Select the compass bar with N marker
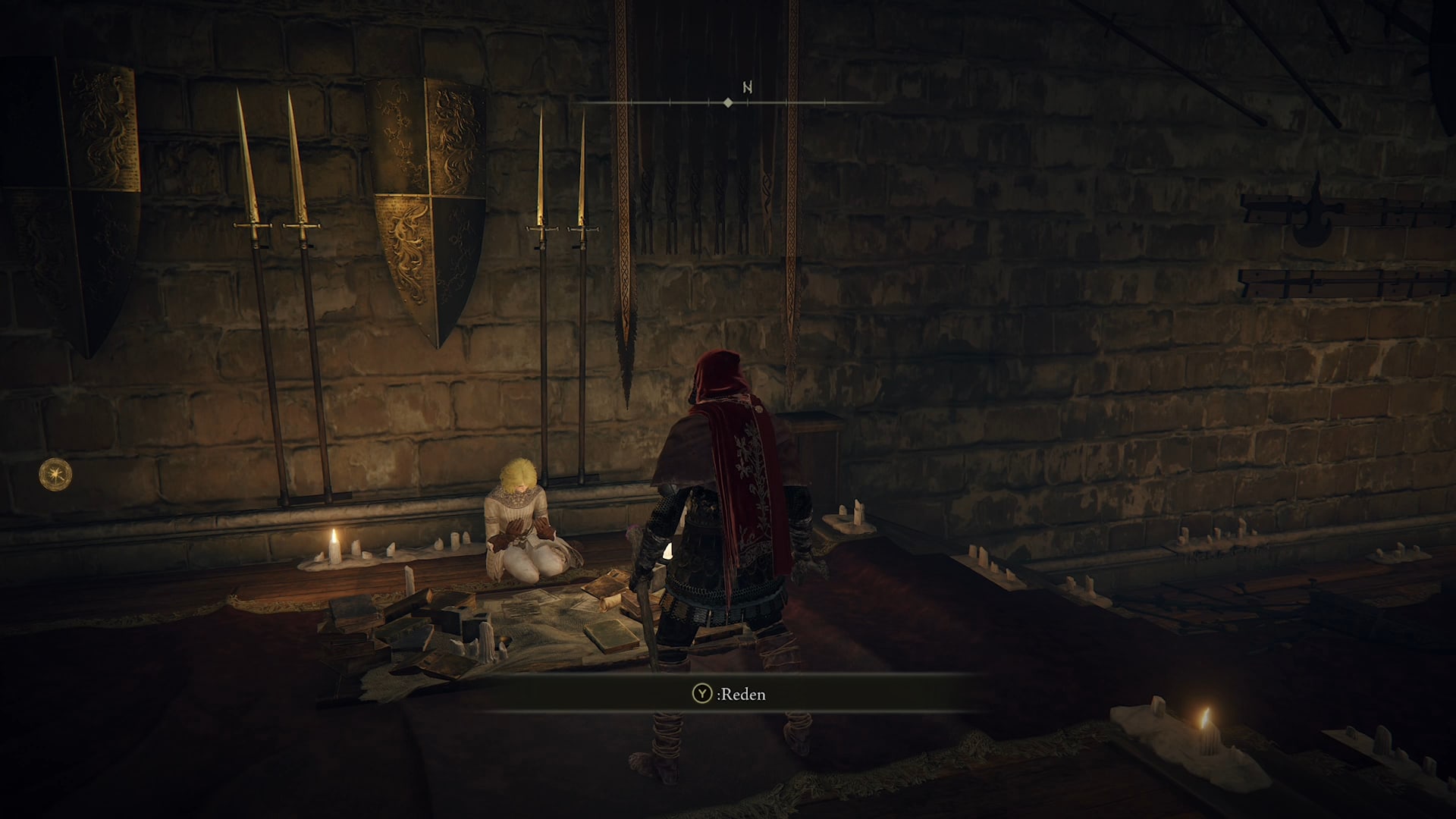The height and width of the screenshot is (819, 1456). [728, 102]
